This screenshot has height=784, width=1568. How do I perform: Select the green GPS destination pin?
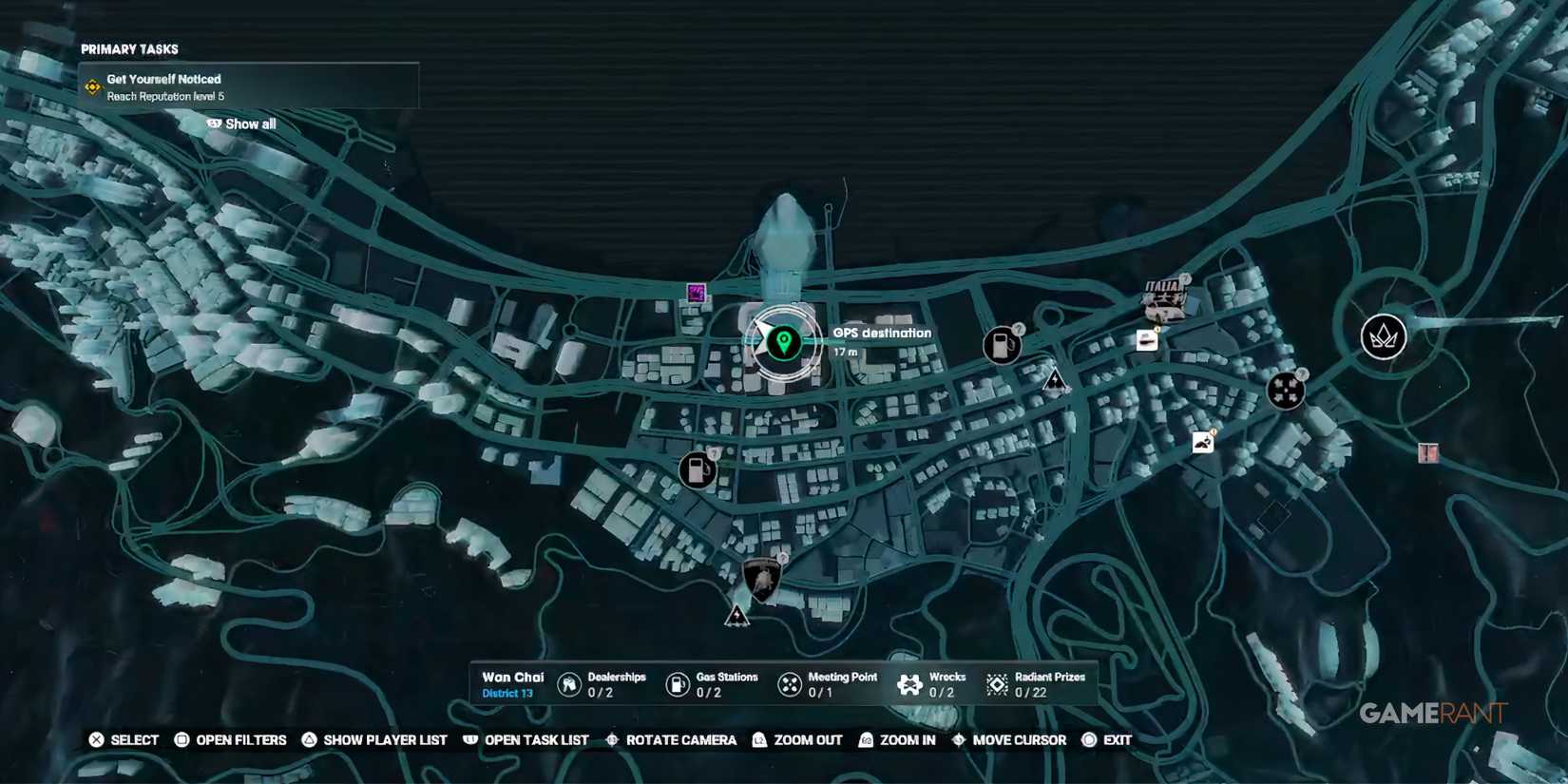[x=782, y=344]
